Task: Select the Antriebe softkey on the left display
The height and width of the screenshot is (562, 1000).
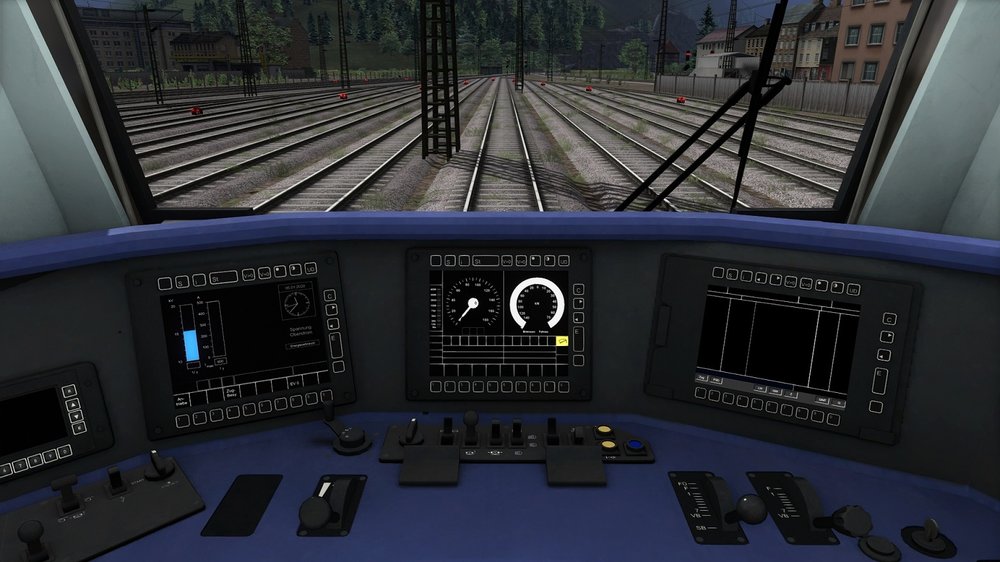Action: point(182,402)
